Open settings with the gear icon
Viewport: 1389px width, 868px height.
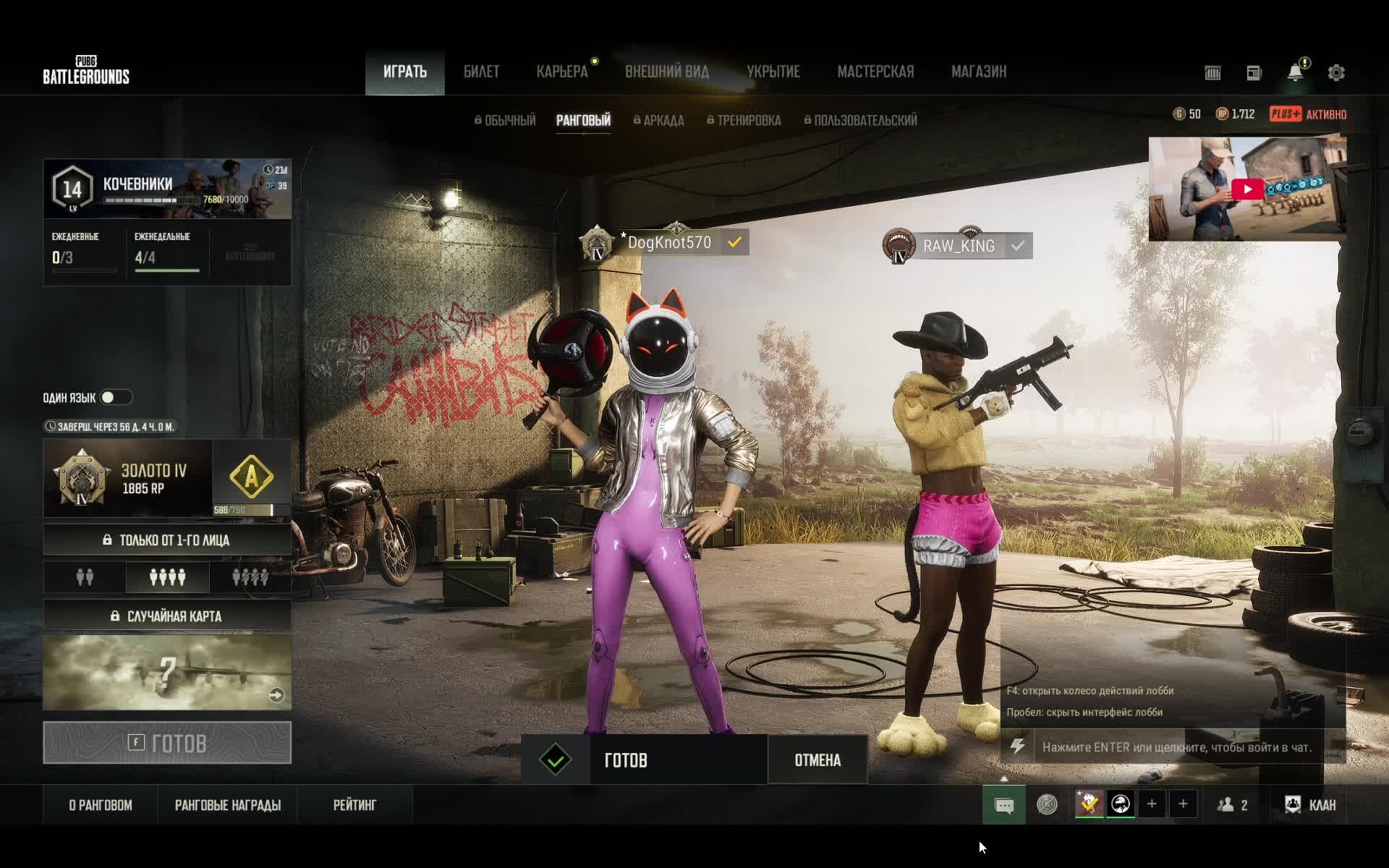click(1335, 73)
